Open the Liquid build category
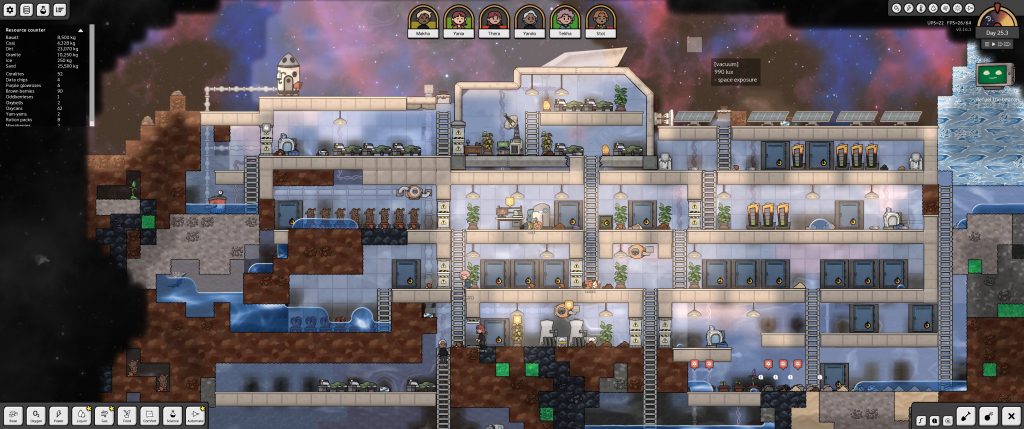The image size is (1024, 429). 83,415
